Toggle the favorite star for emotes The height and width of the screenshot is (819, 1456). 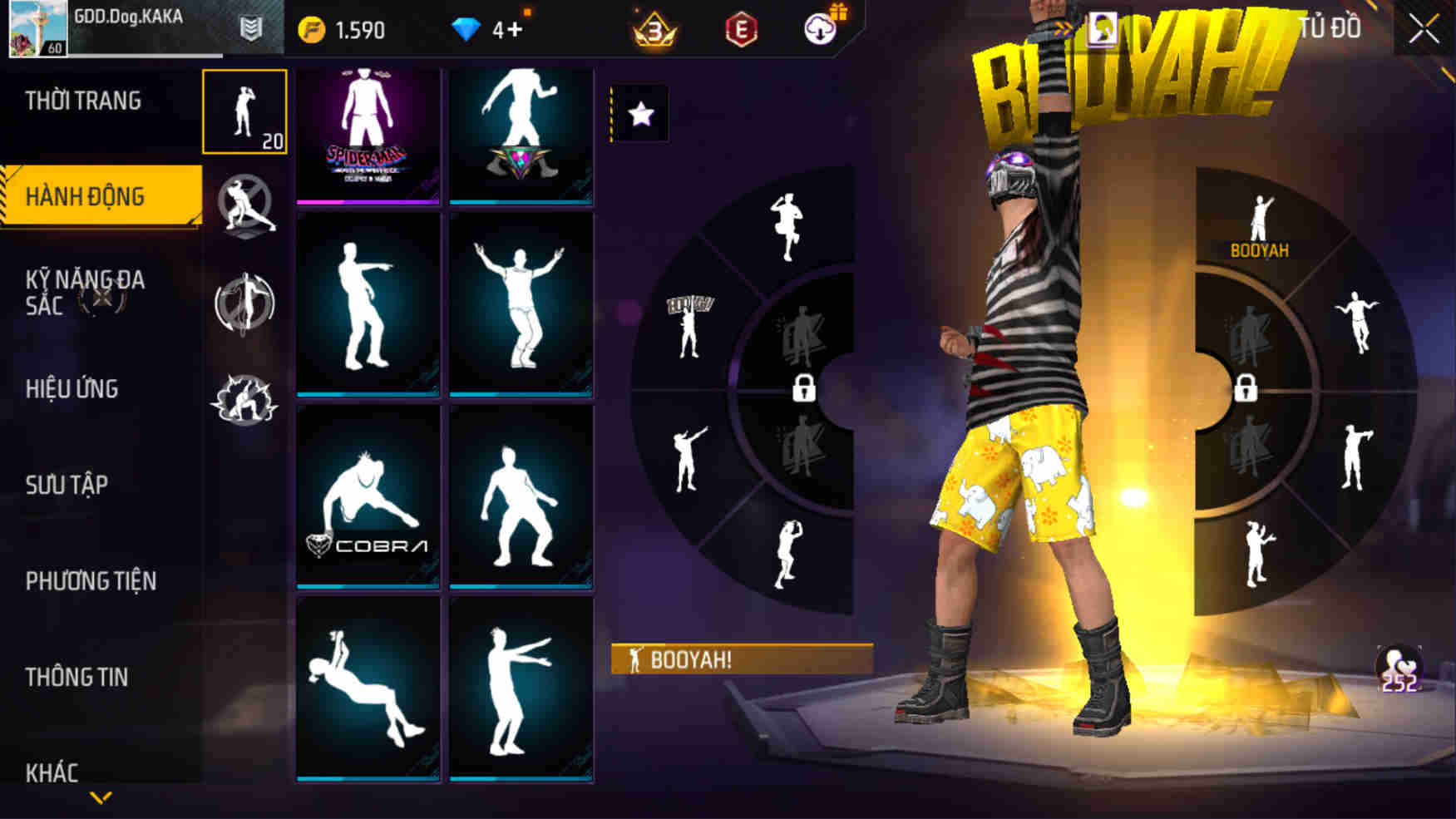(639, 114)
